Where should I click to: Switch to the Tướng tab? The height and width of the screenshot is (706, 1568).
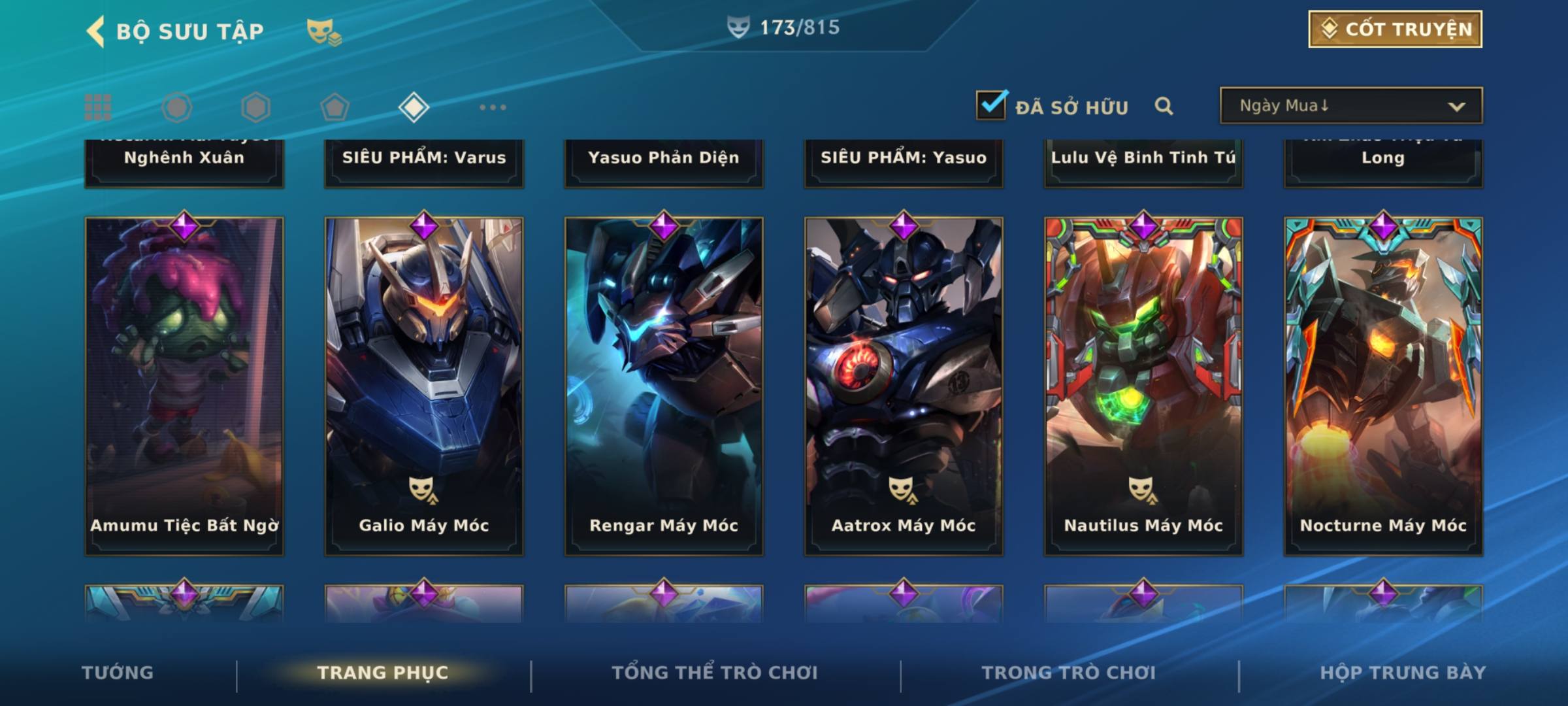tap(118, 673)
